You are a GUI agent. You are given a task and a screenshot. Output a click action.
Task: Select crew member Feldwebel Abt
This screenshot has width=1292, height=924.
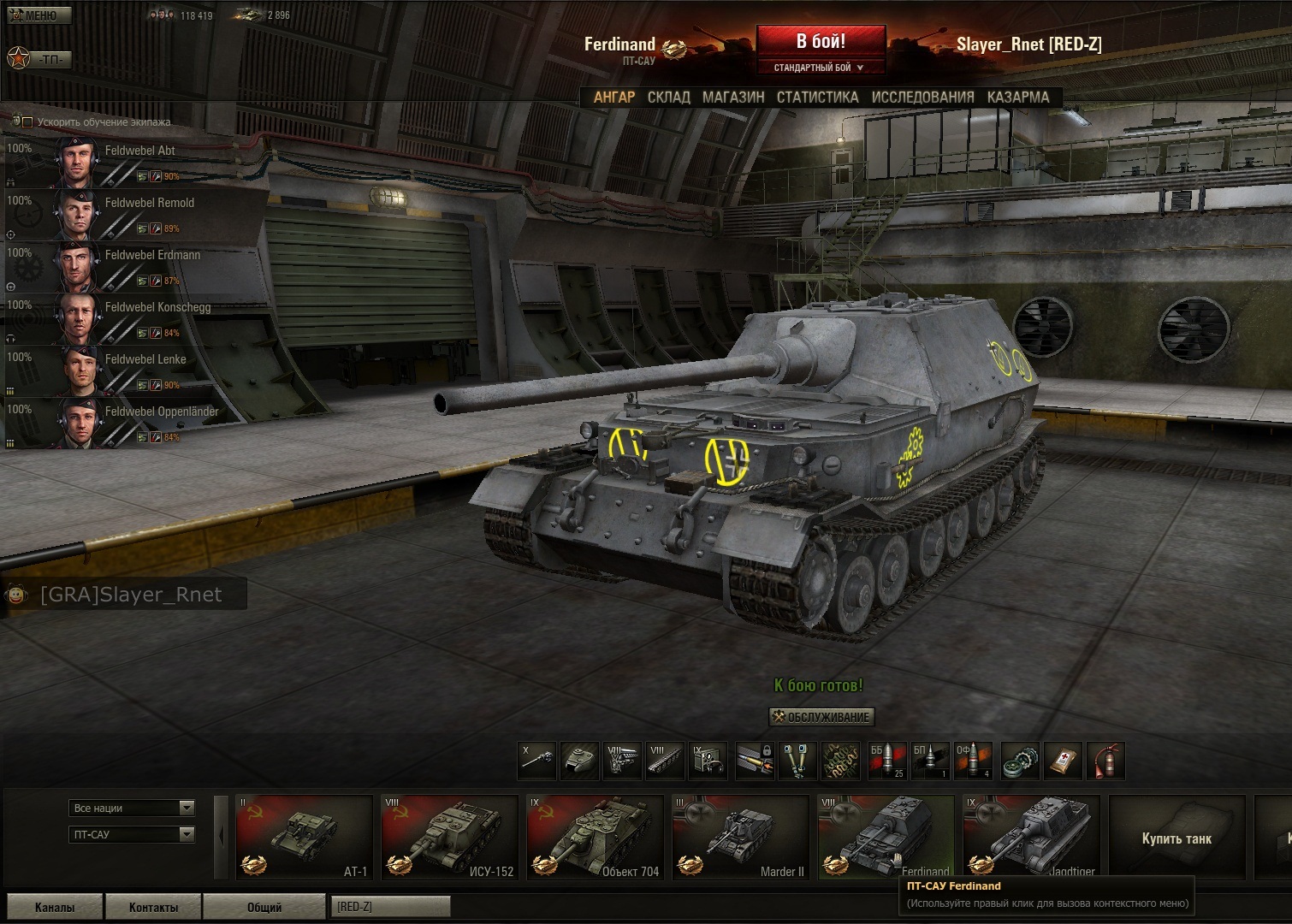(x=139, y=151)
